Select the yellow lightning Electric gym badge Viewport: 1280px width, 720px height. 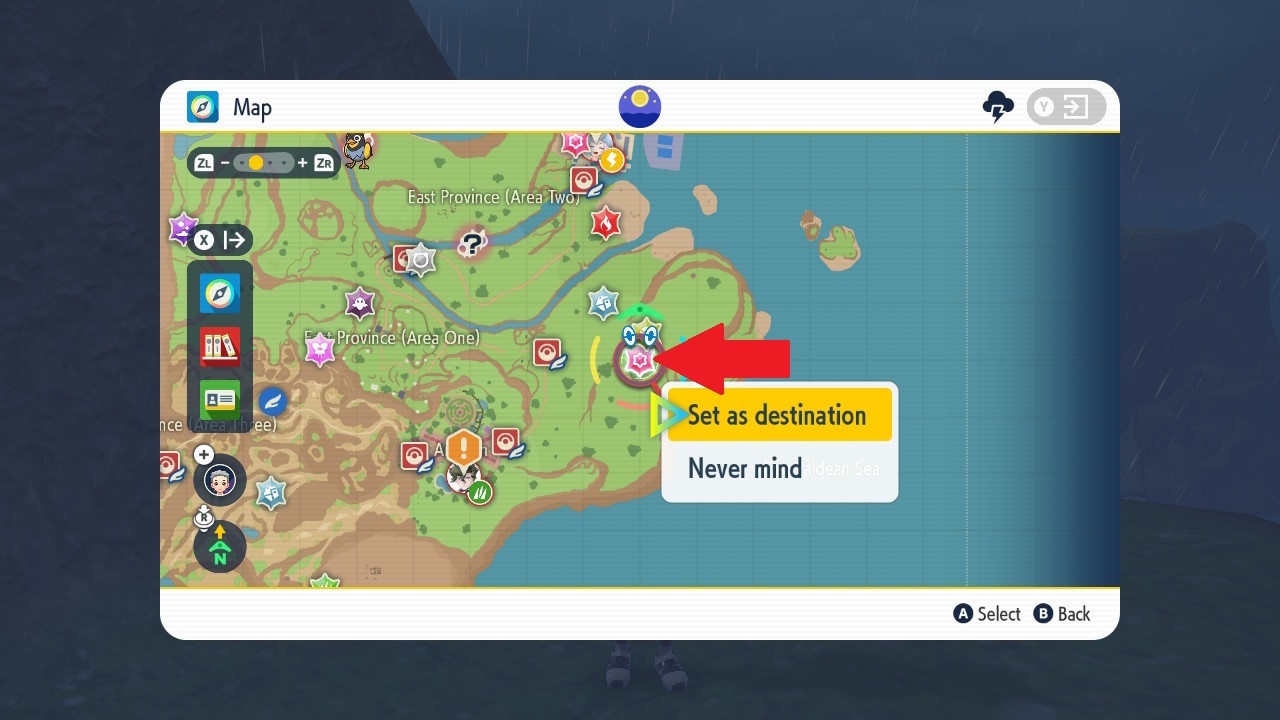[612, 159]
